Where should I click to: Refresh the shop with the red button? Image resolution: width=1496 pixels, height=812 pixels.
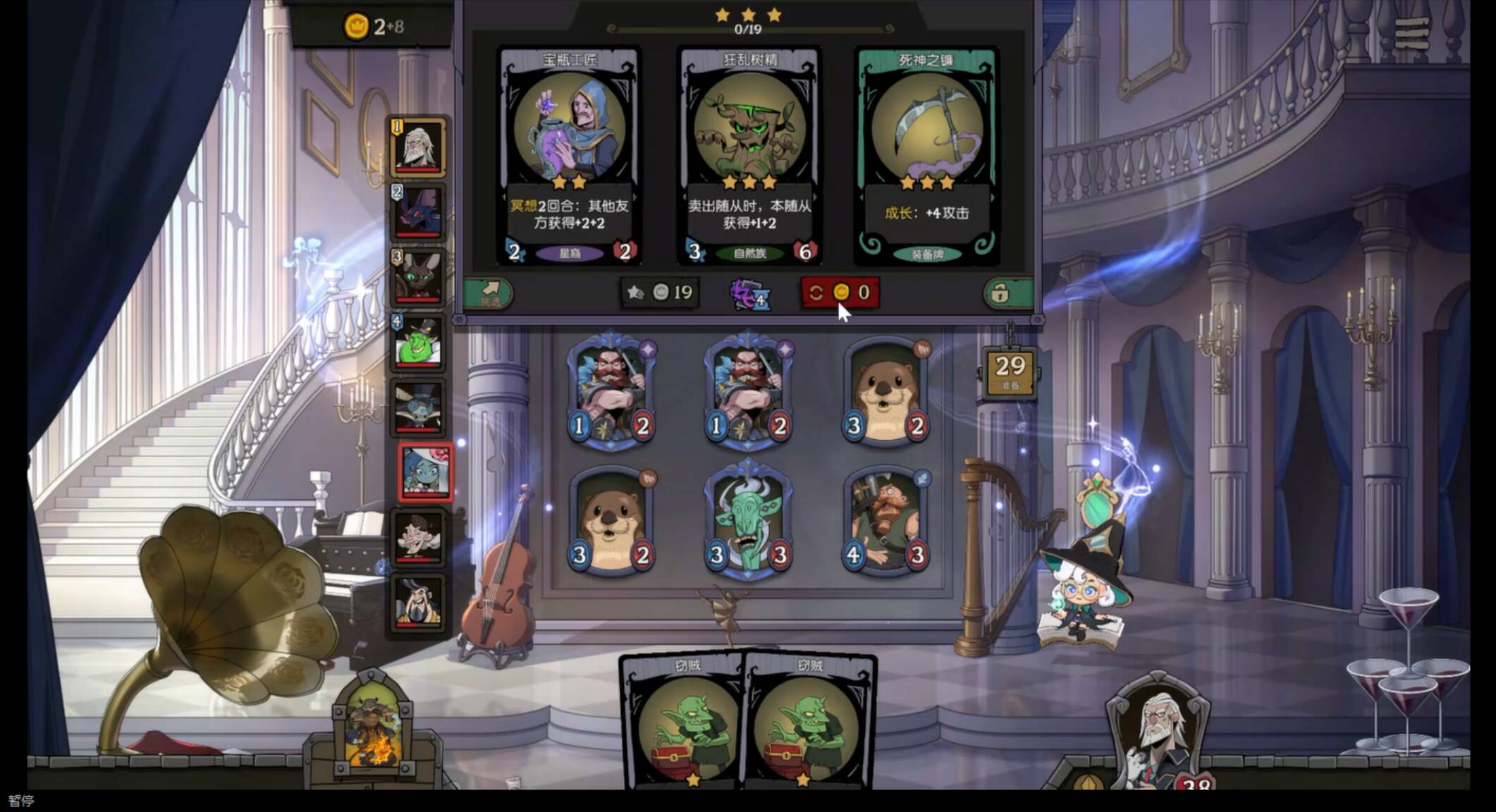840,293
